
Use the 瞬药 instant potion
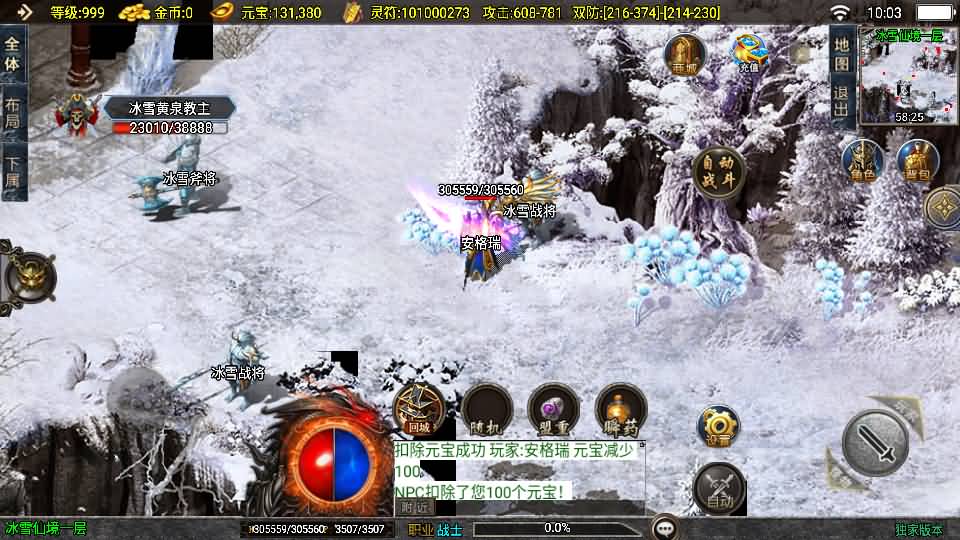(621, 408)
